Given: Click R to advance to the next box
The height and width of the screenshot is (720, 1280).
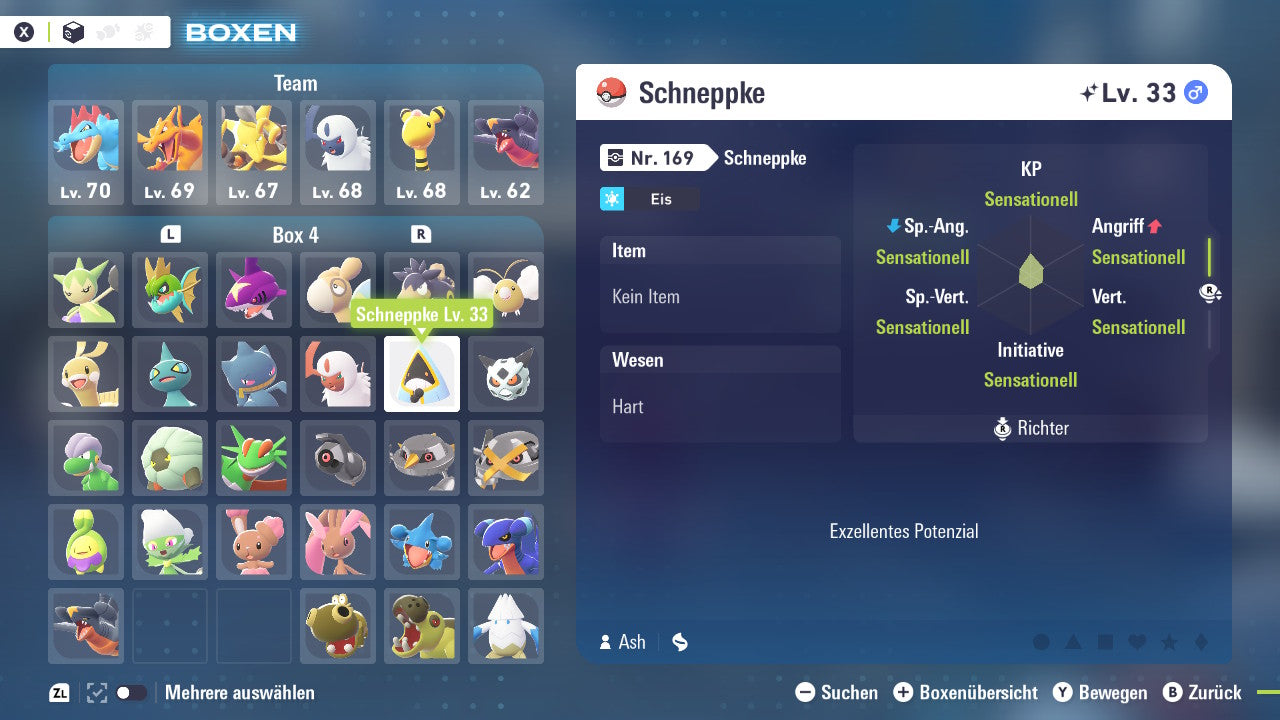Looking at the screenshot, I should pyautogui.click(x=421, y=234).
